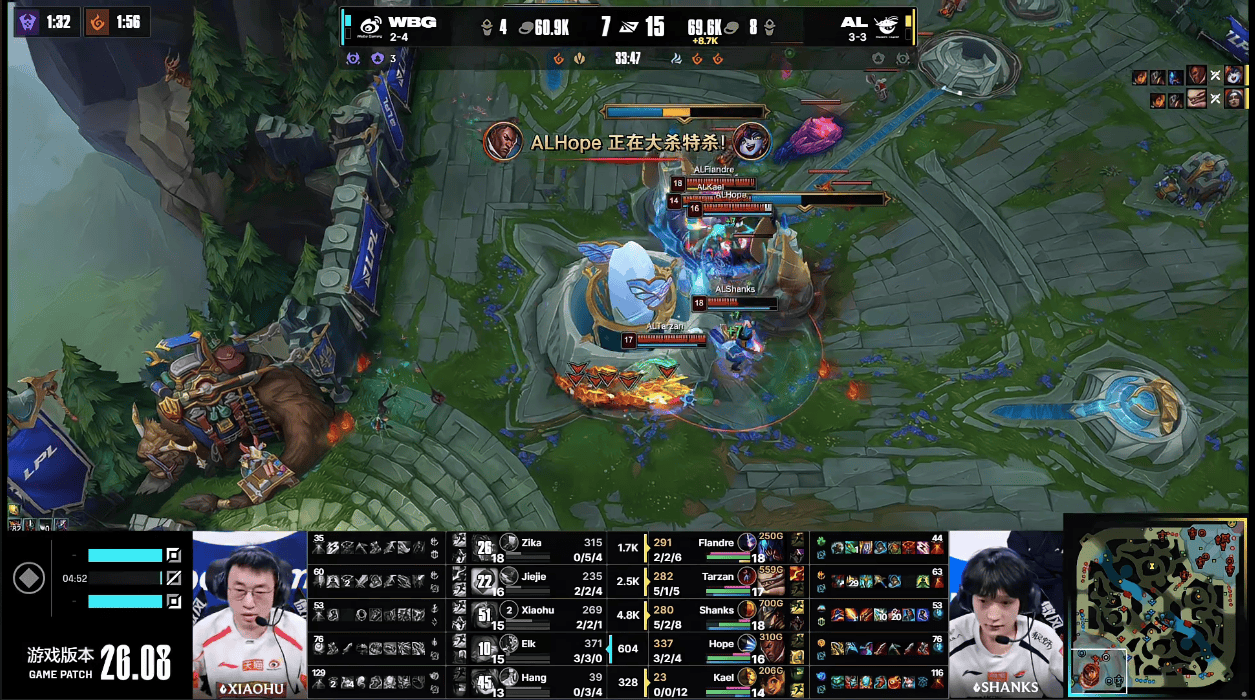This screenshot has height=700, width=1255.
Task: Choose Shanks' champion portrait on the scoreboard
Action: click(747, 611)
